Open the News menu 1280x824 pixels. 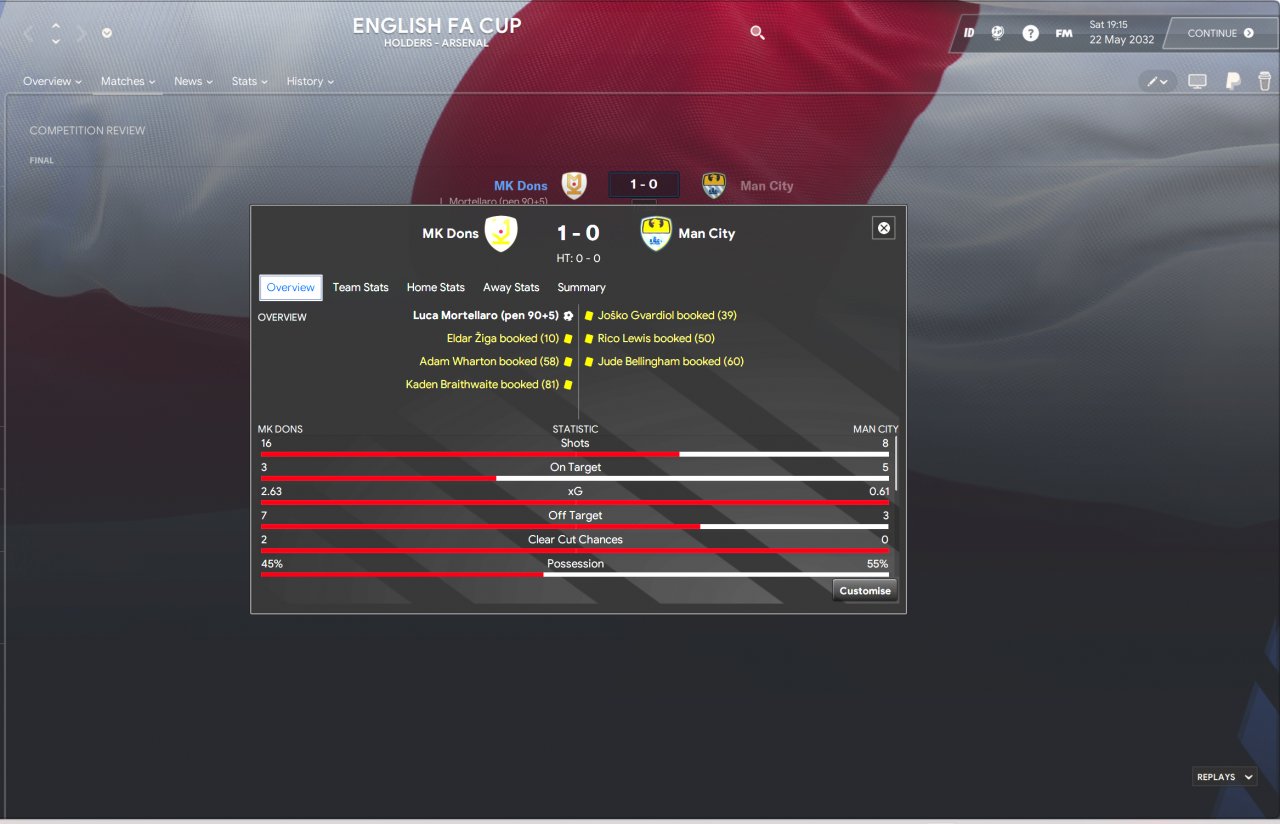coord(193,81)
